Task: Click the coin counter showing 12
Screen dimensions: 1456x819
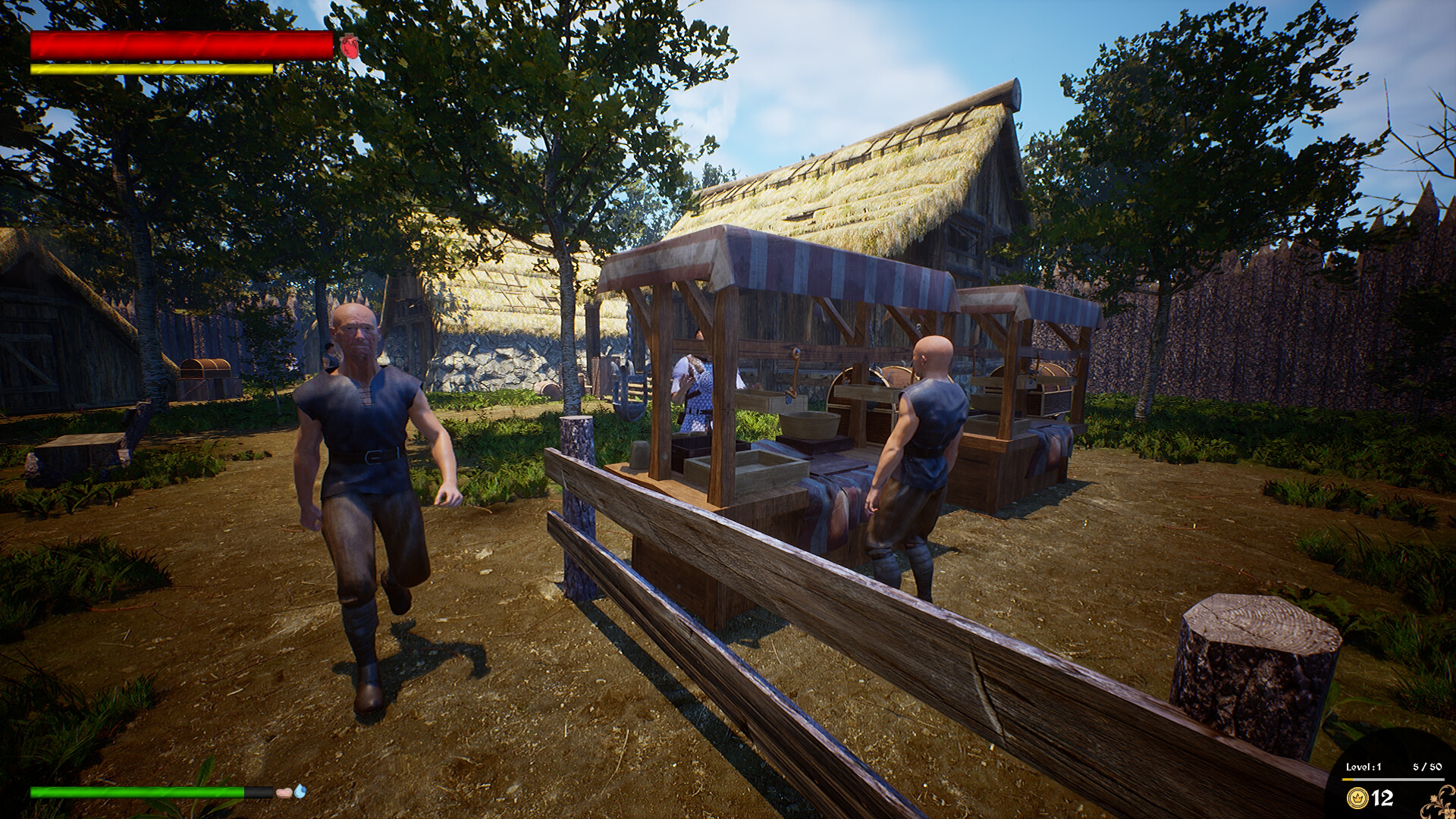Action: 1382,796
